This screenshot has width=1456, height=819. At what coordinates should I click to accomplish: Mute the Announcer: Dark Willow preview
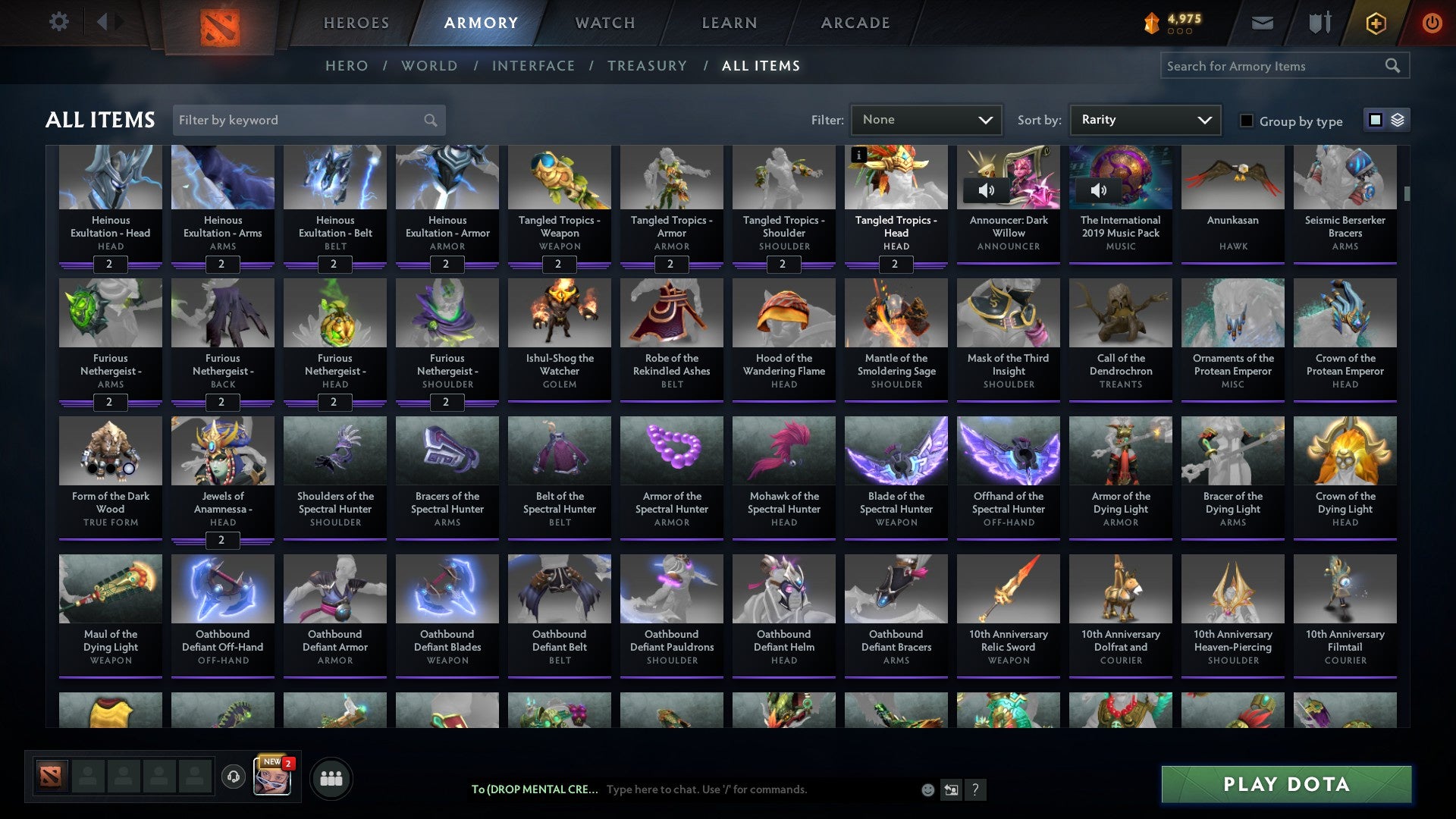pyautogui.click(x=988, y=191)
